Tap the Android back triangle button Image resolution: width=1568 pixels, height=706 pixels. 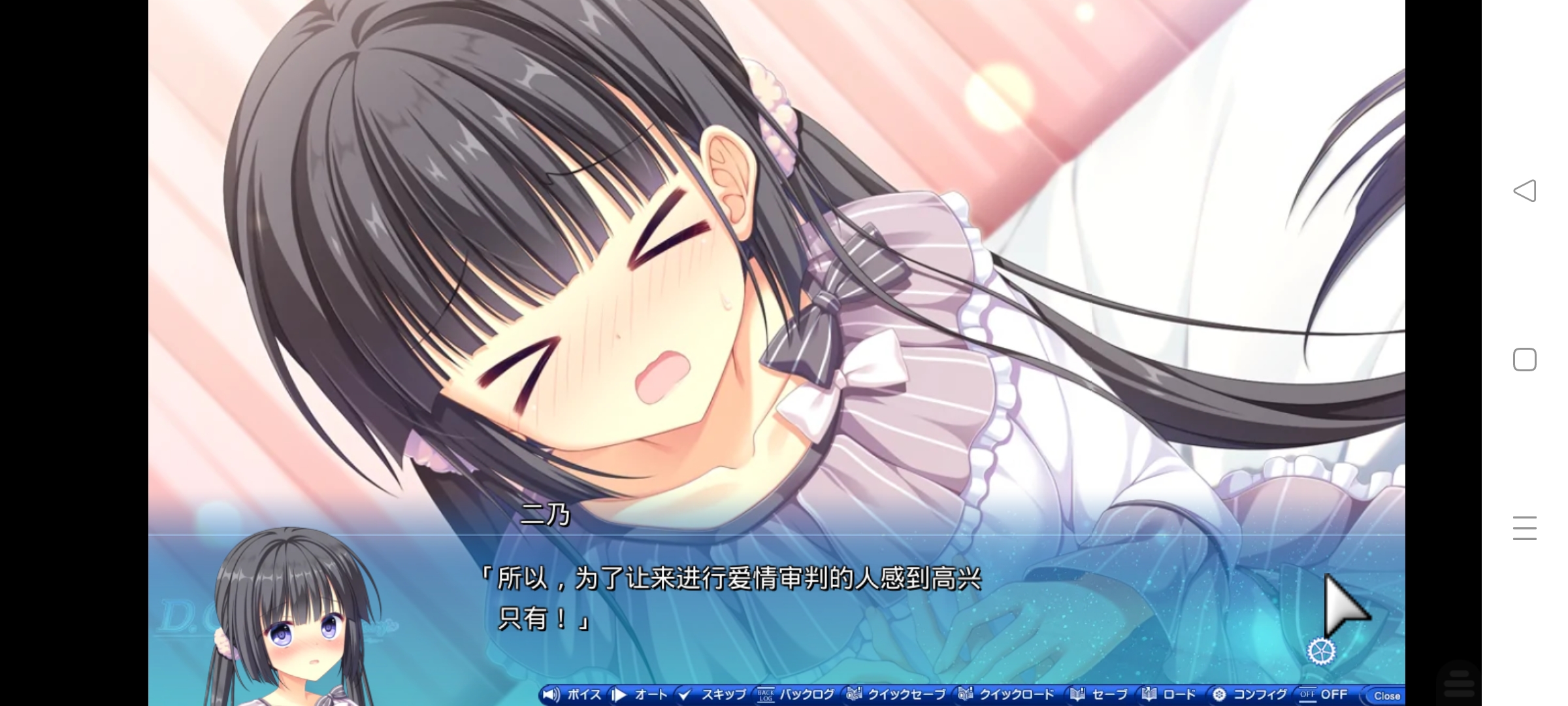(1524, 191)
